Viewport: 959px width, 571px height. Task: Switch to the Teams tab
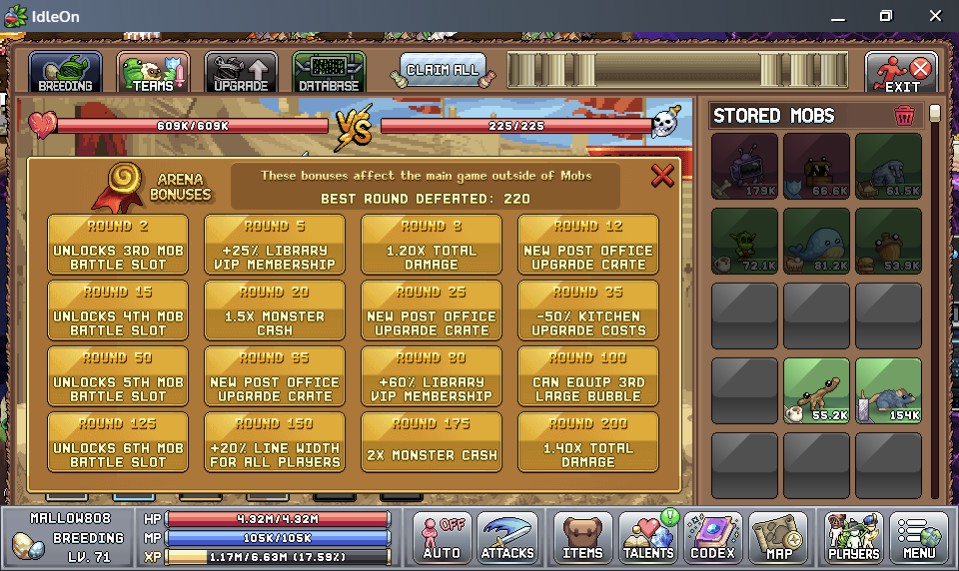153,73
